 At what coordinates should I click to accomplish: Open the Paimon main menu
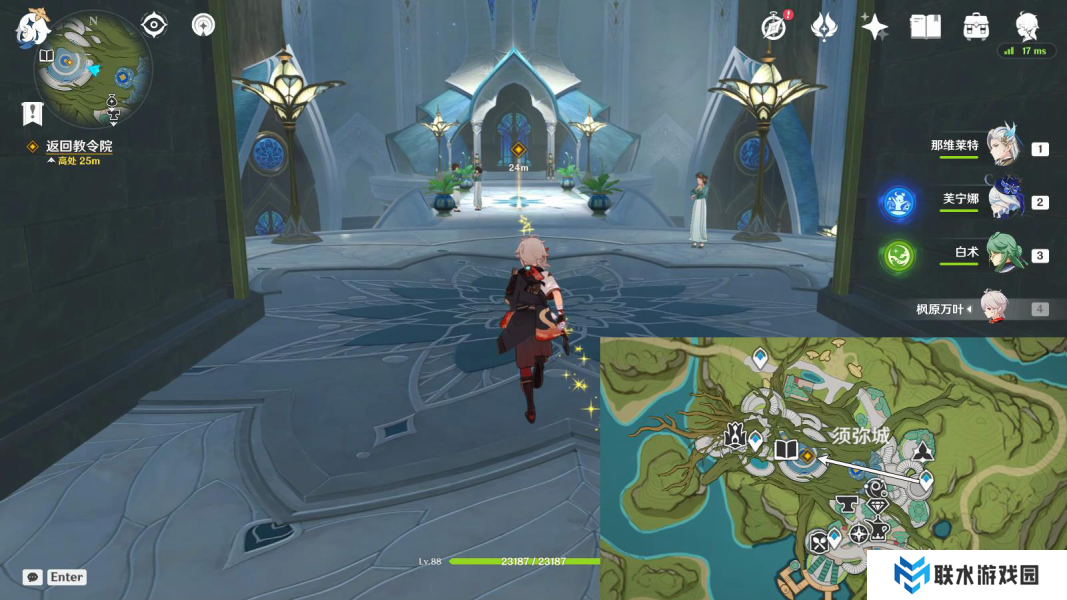pyautogui.click(x=32, y=27)
